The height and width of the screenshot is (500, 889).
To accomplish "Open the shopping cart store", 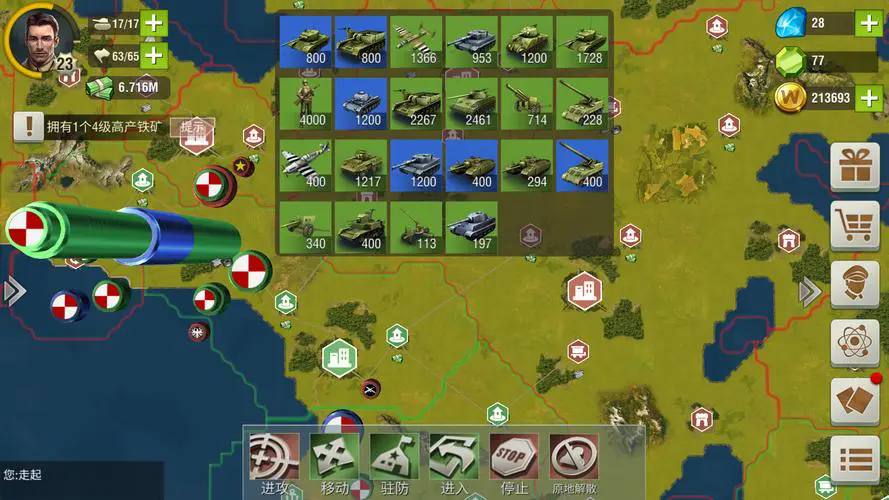I will 855,226.
